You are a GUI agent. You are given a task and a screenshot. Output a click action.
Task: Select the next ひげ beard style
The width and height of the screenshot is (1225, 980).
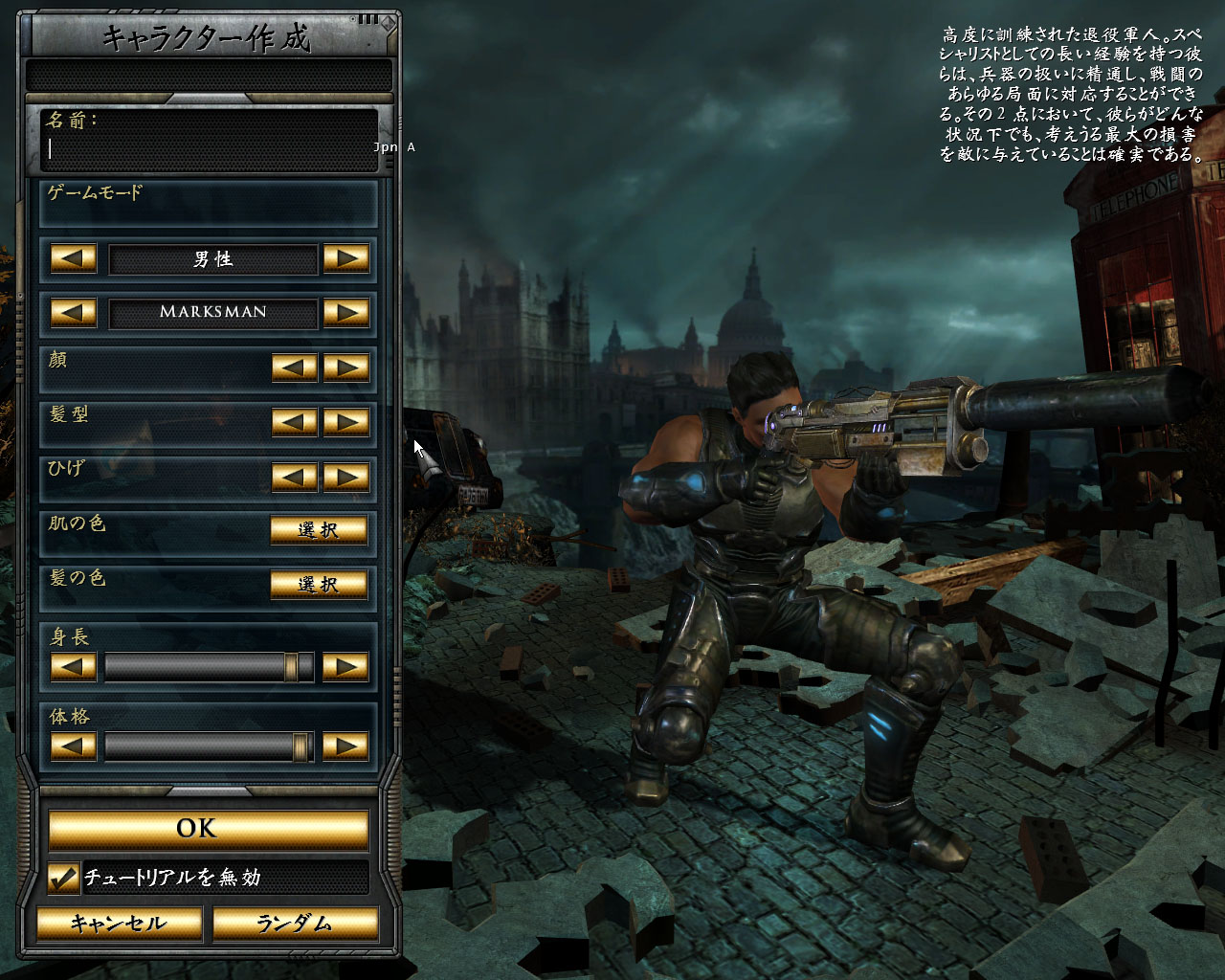pyautogui.click(x=345, y=477)
